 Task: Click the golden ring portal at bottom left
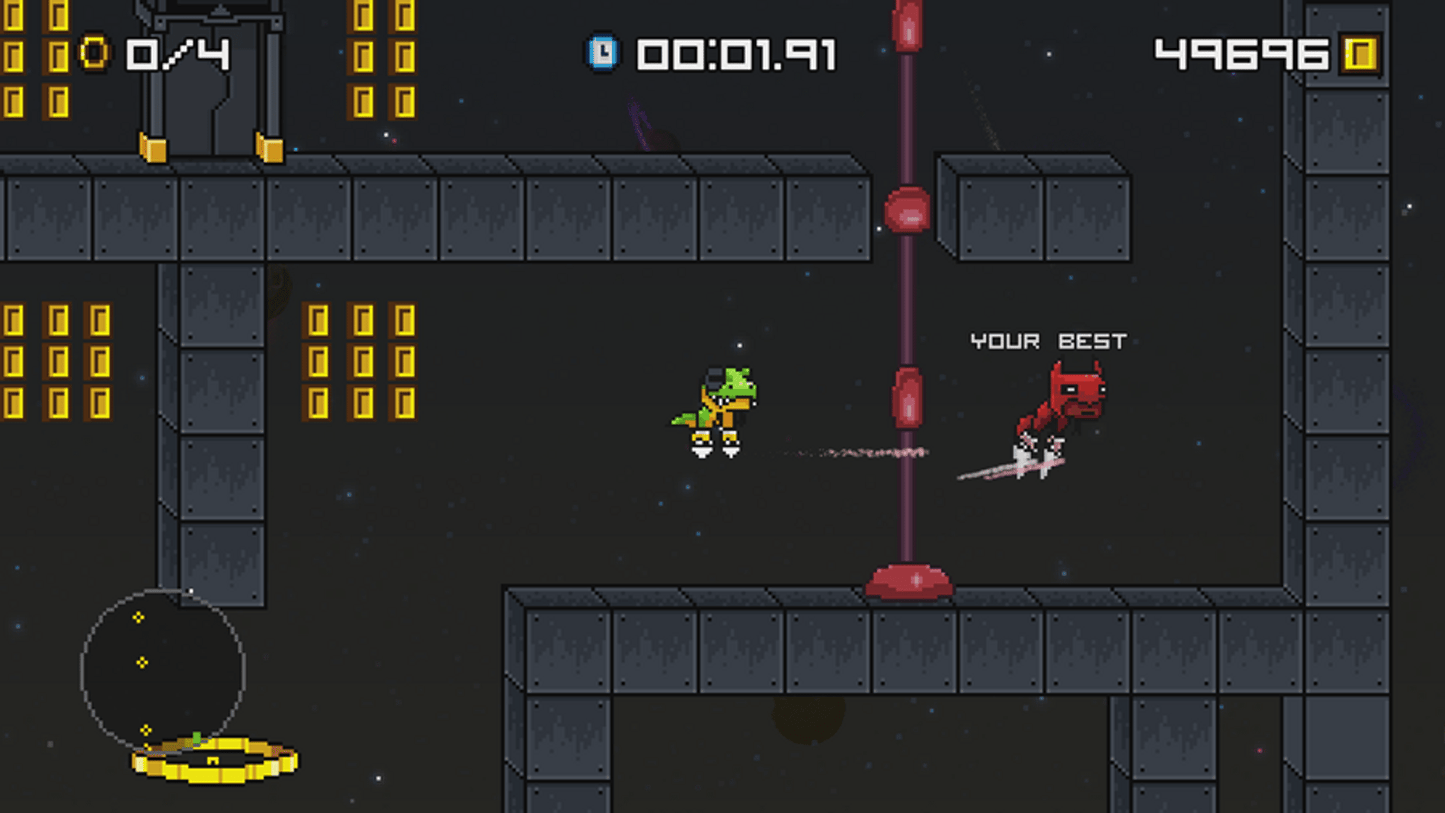point(212,762)
